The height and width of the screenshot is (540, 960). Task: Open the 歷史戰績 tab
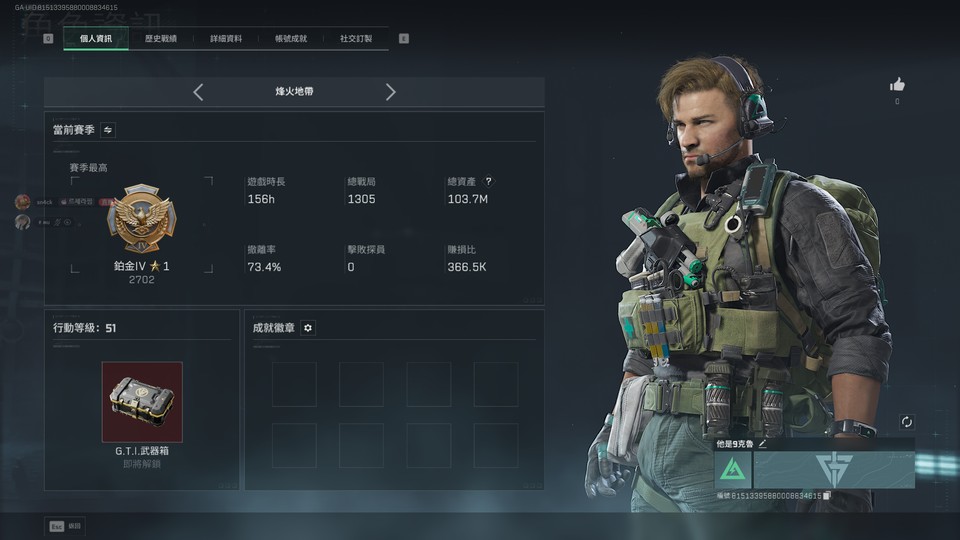(x=160, y=39)
